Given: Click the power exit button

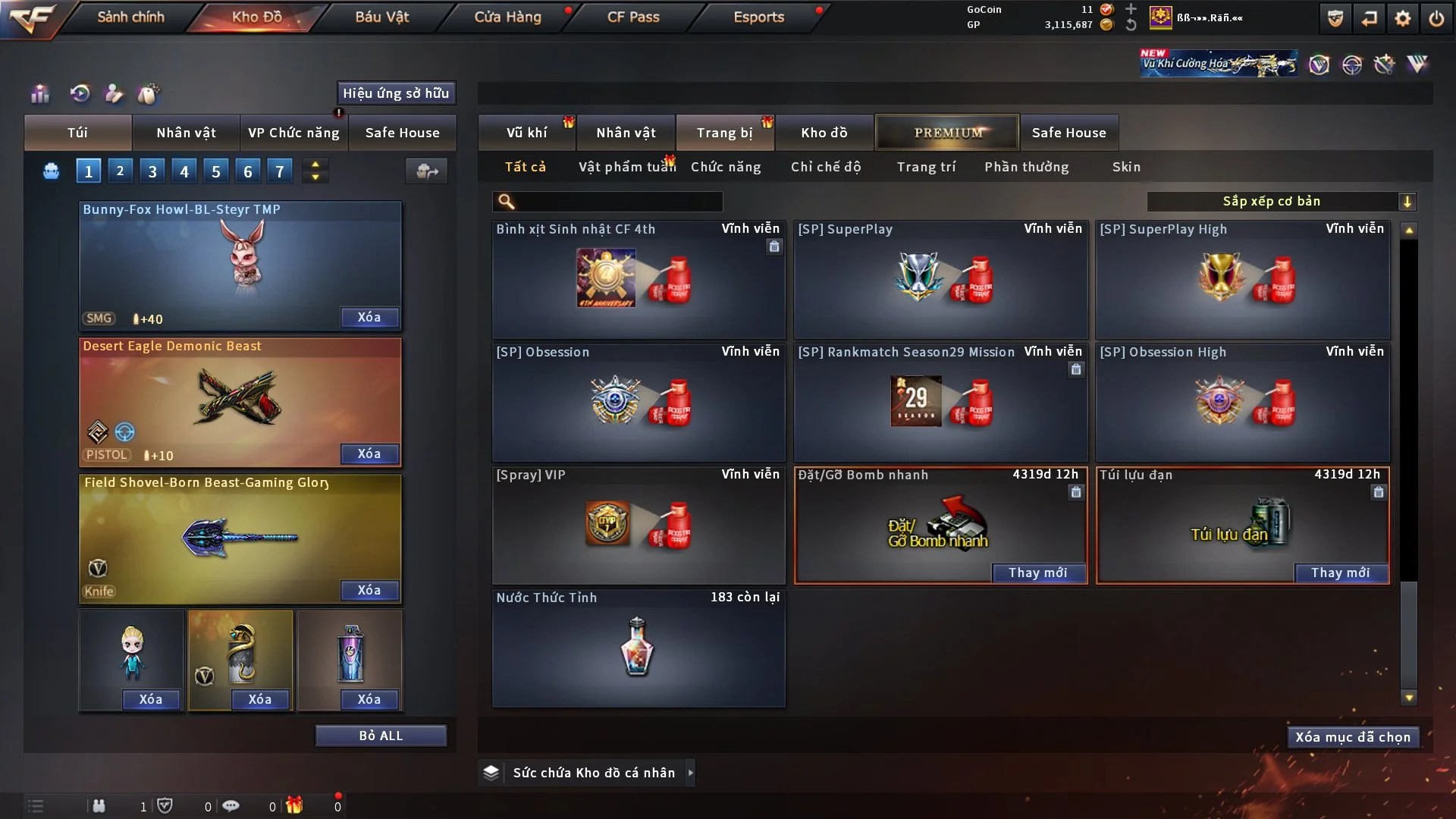Looking at the screenshot, I should 1436,18.
